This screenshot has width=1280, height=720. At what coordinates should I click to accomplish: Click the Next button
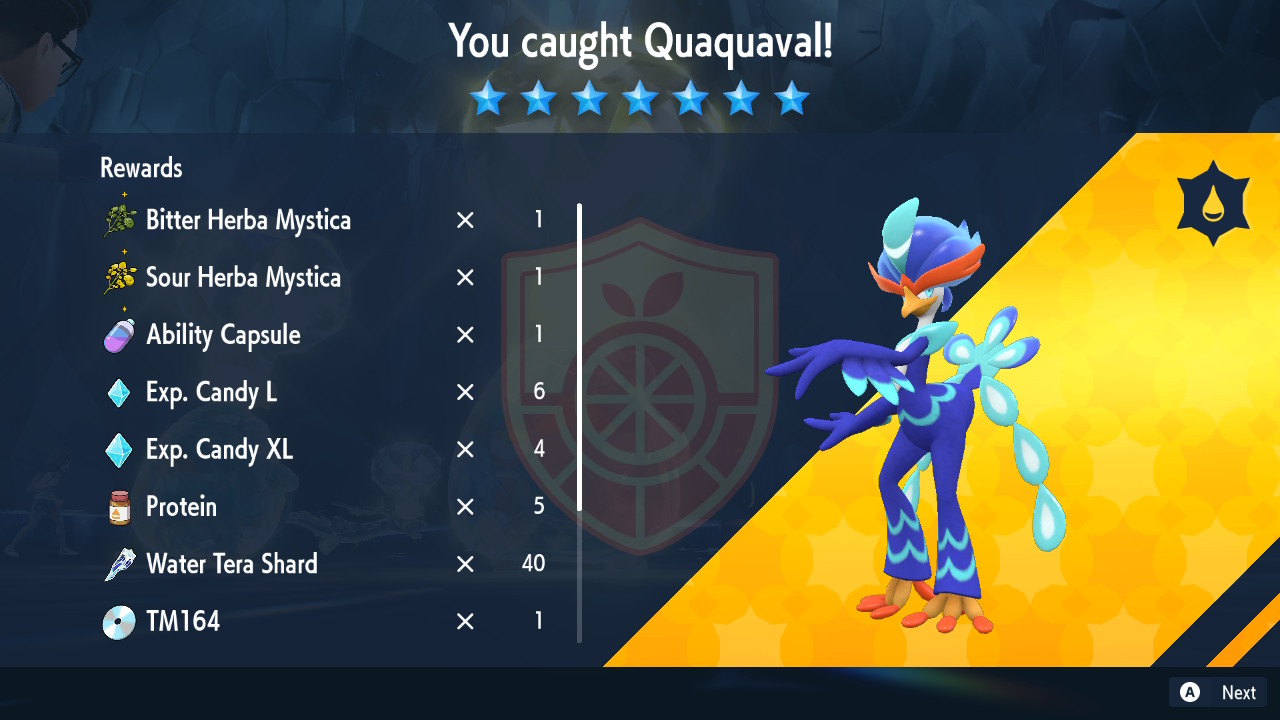[1238, 692]
